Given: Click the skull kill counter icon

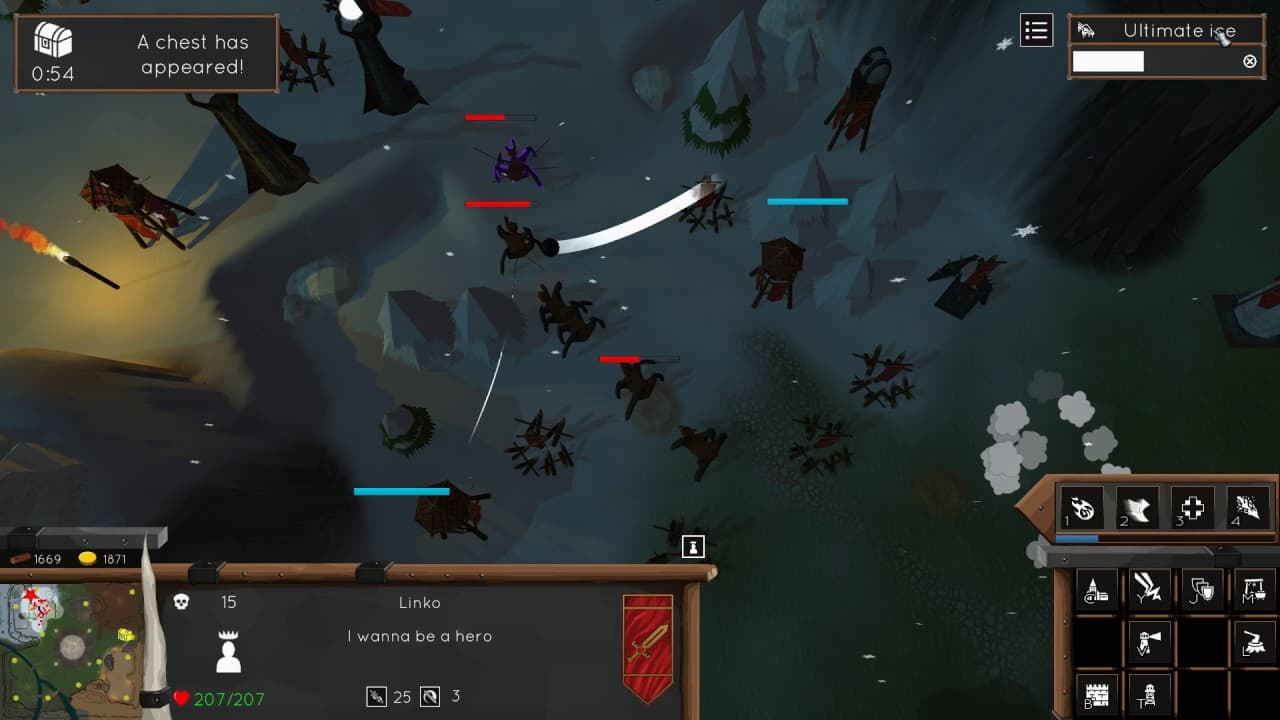Looking at the screenshot, I should 180,602.
